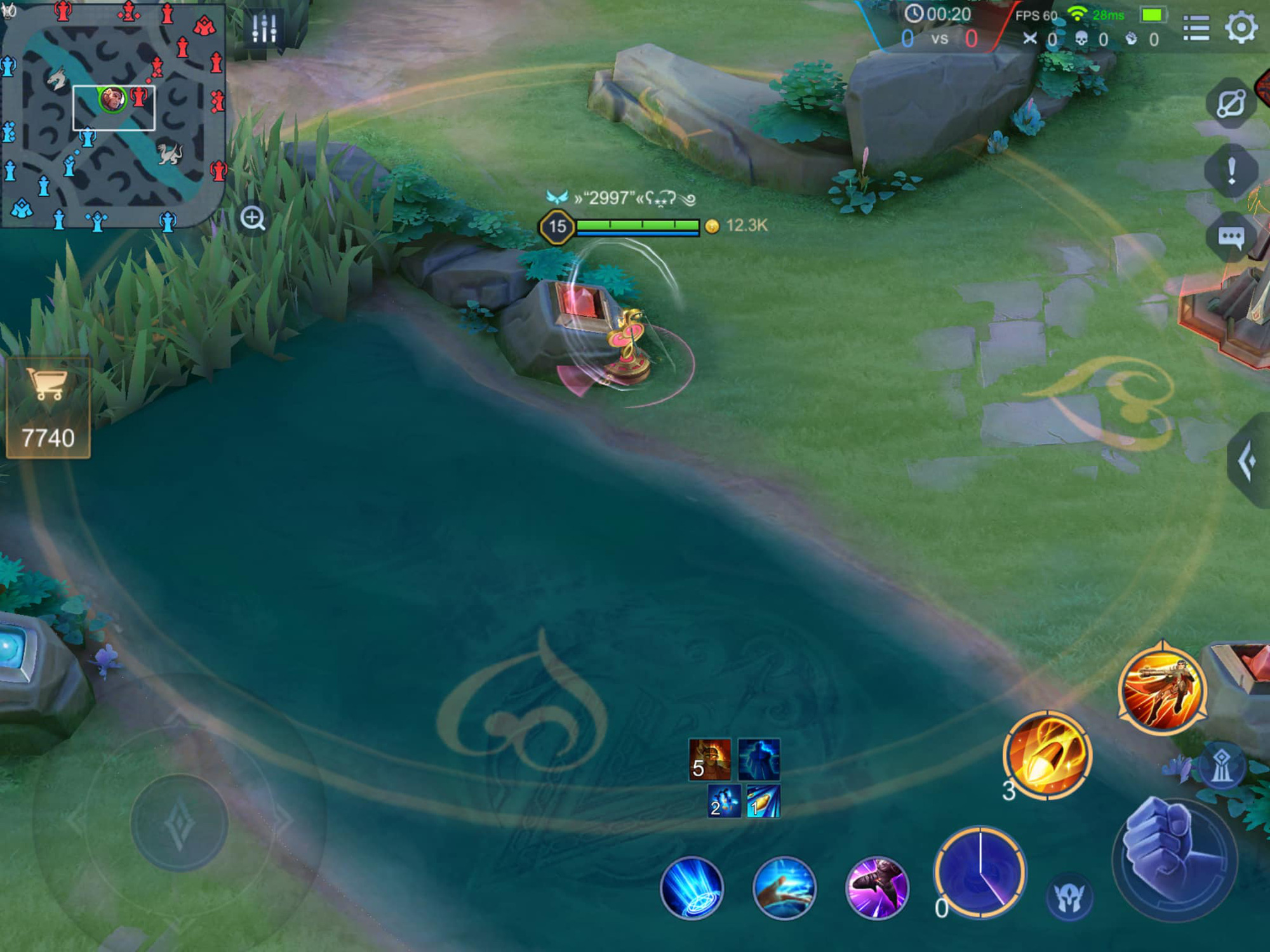The image size is (1270, 952).
Task: Open the scoreboard list icon
Action: (1196, 28)
